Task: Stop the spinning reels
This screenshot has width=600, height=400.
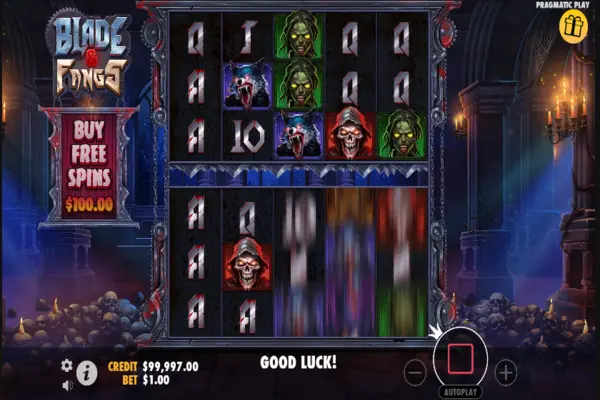Action: point(460,359)
